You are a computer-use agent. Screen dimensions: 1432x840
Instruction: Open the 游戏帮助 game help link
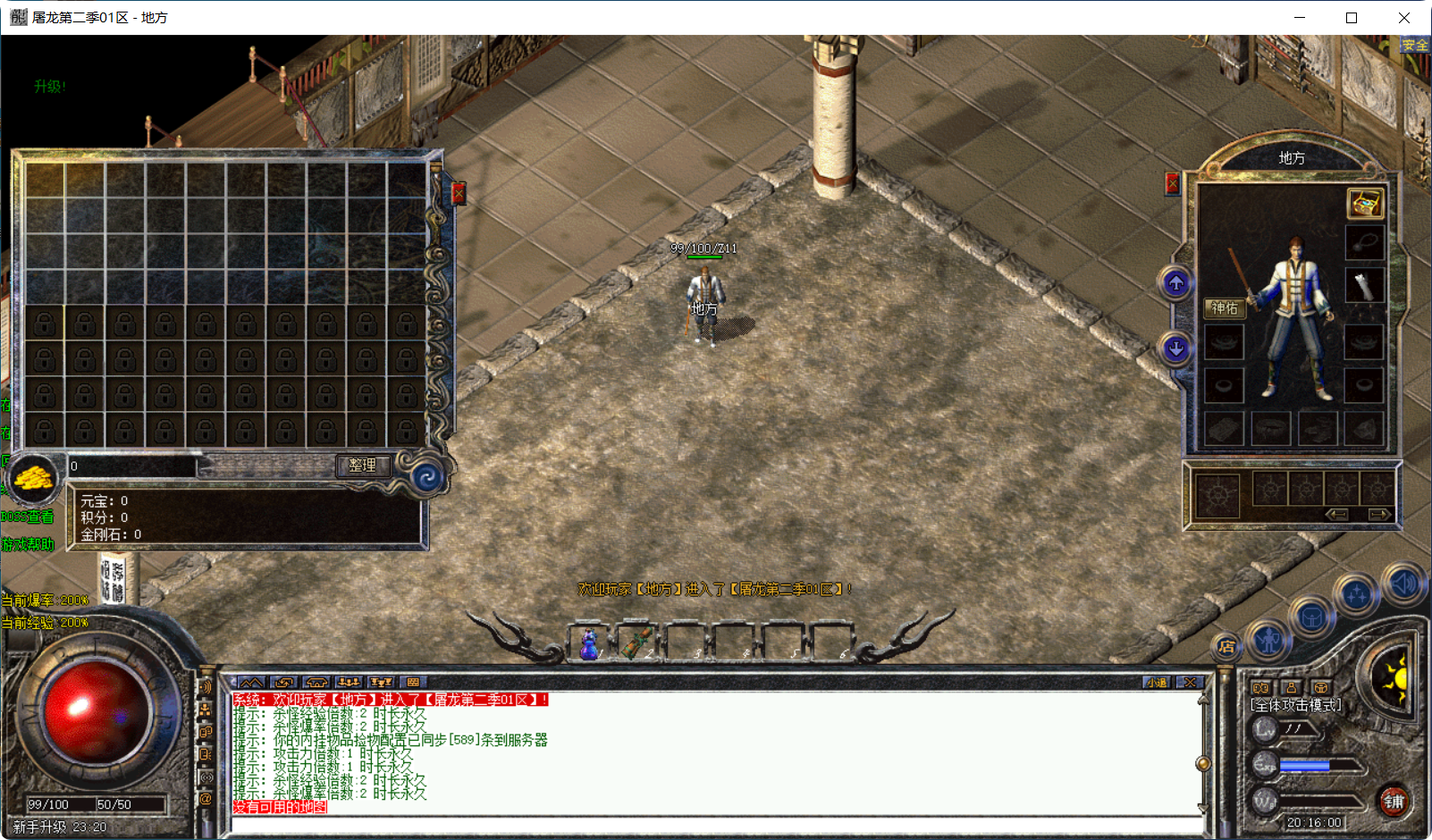coord(28,544)
